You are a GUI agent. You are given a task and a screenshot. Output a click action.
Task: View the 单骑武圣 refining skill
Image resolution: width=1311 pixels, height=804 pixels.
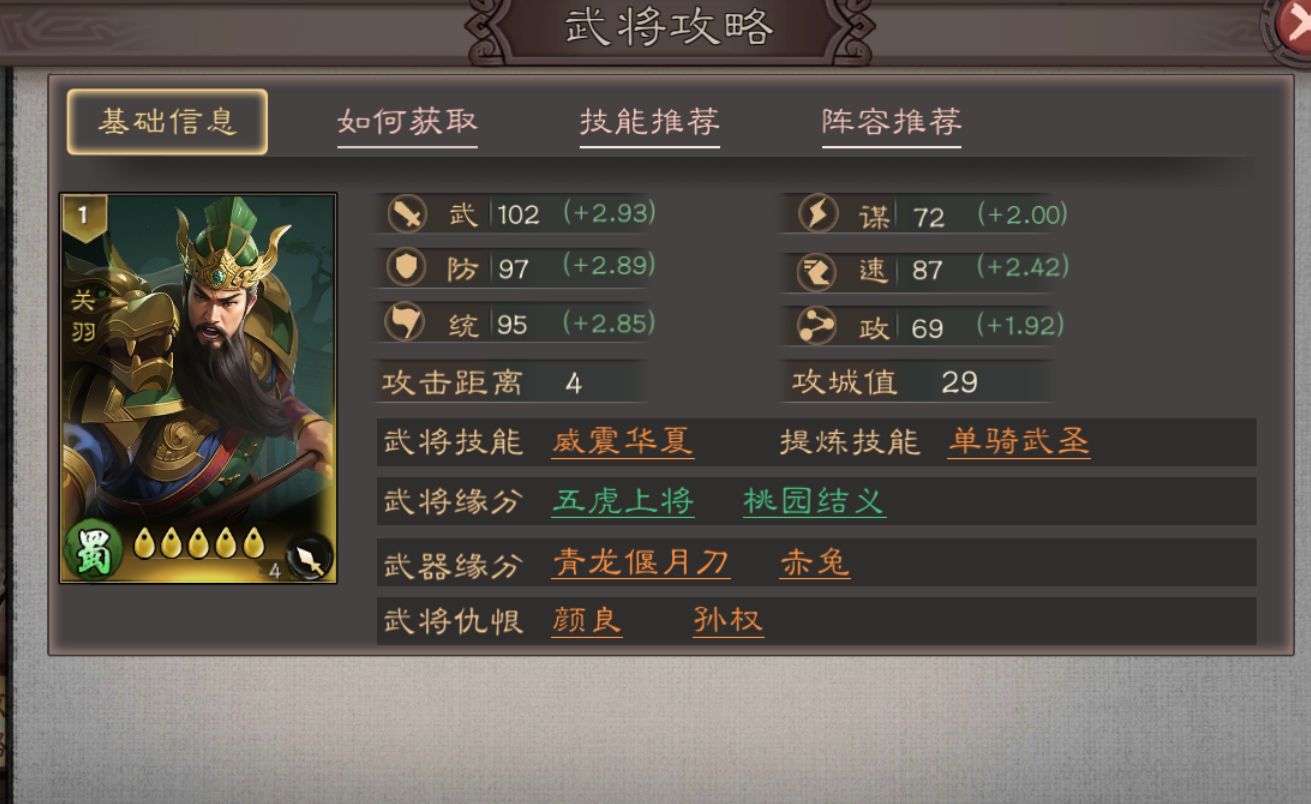(1017, 442)
